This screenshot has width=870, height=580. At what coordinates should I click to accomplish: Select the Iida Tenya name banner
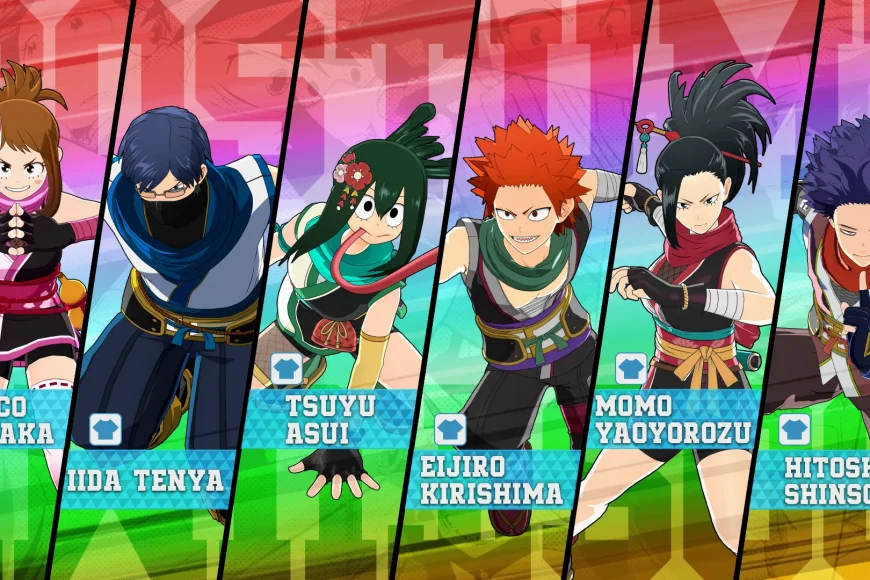pos(144,479)
